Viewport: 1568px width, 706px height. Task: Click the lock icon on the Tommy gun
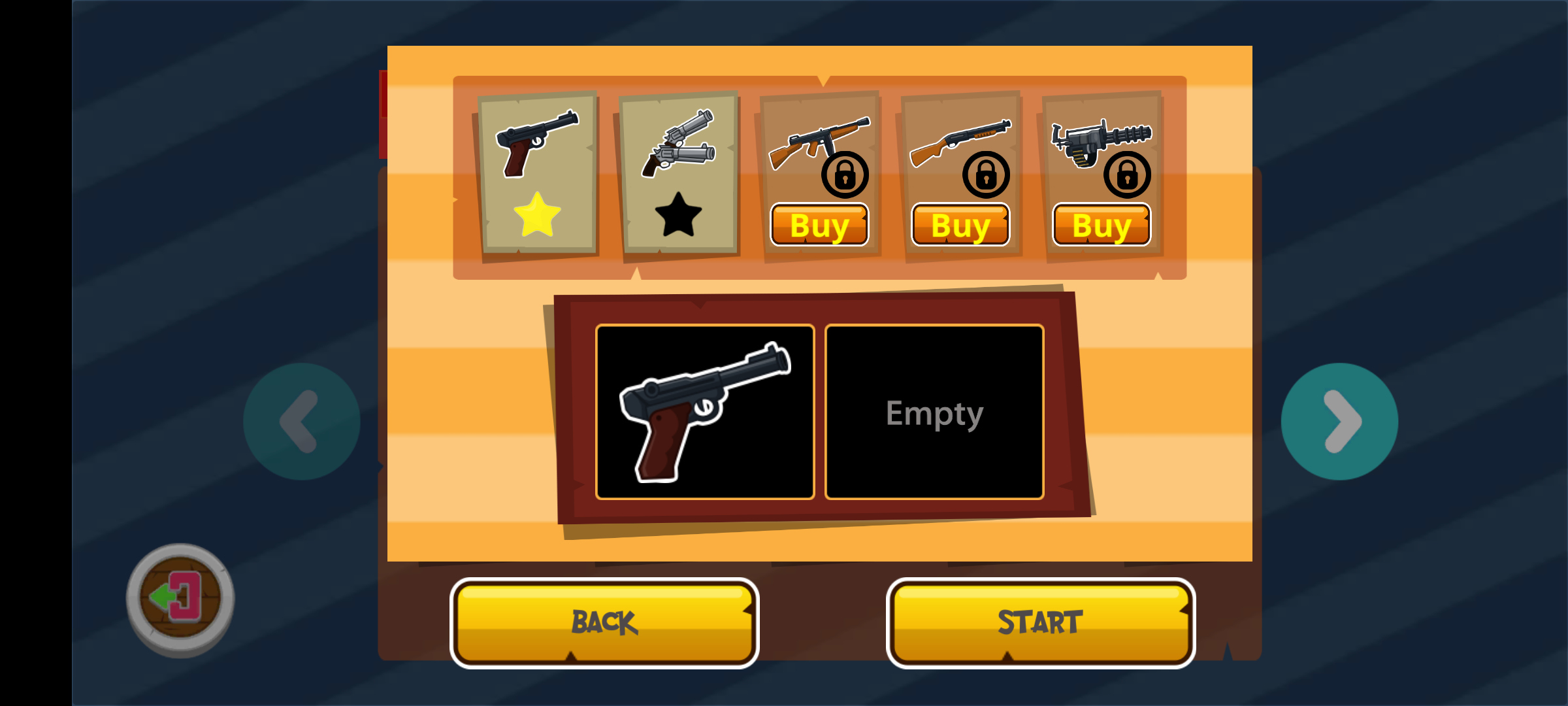[845, 175]
